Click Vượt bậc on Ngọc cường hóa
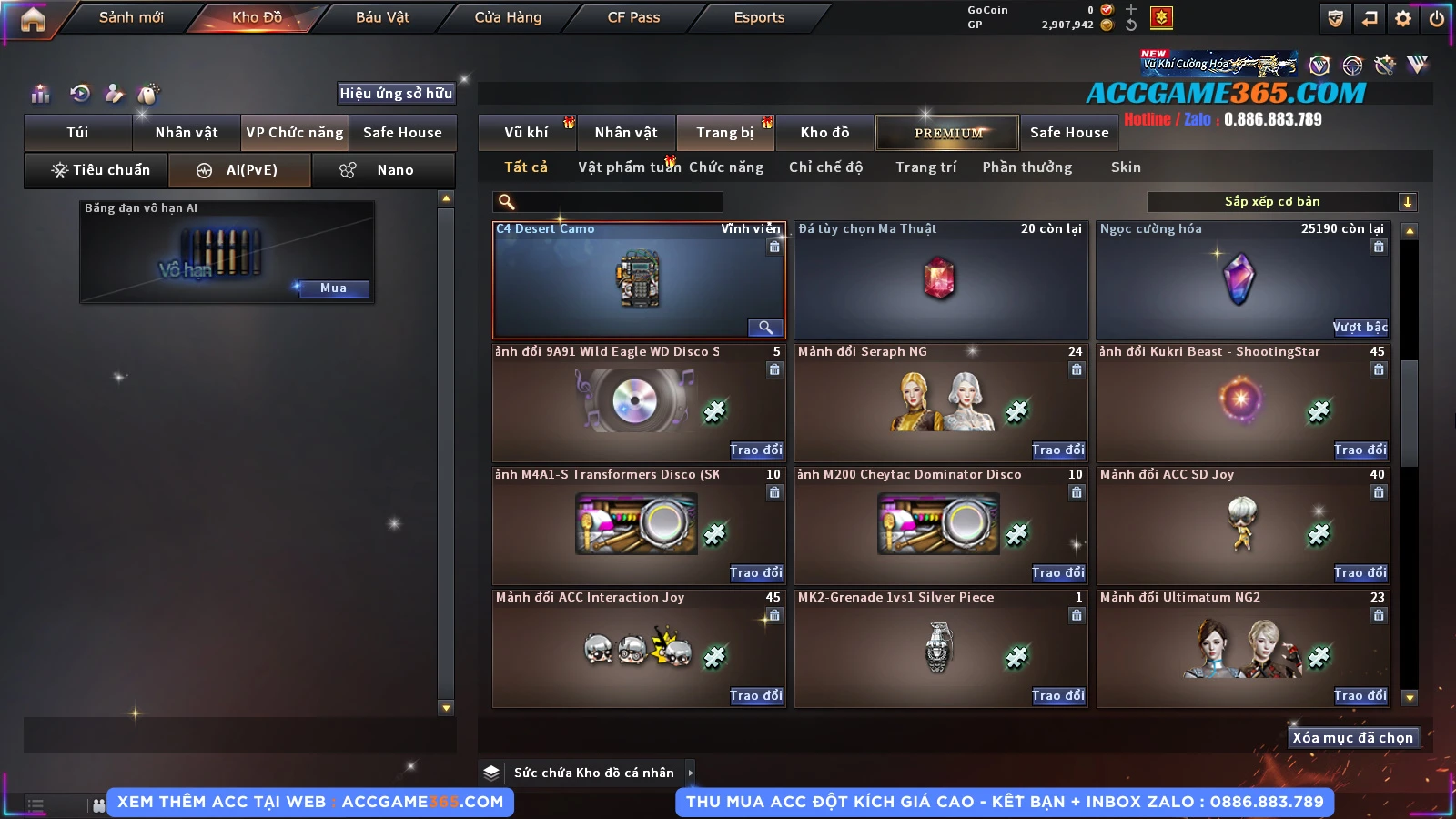 [x=1360, y=327]
